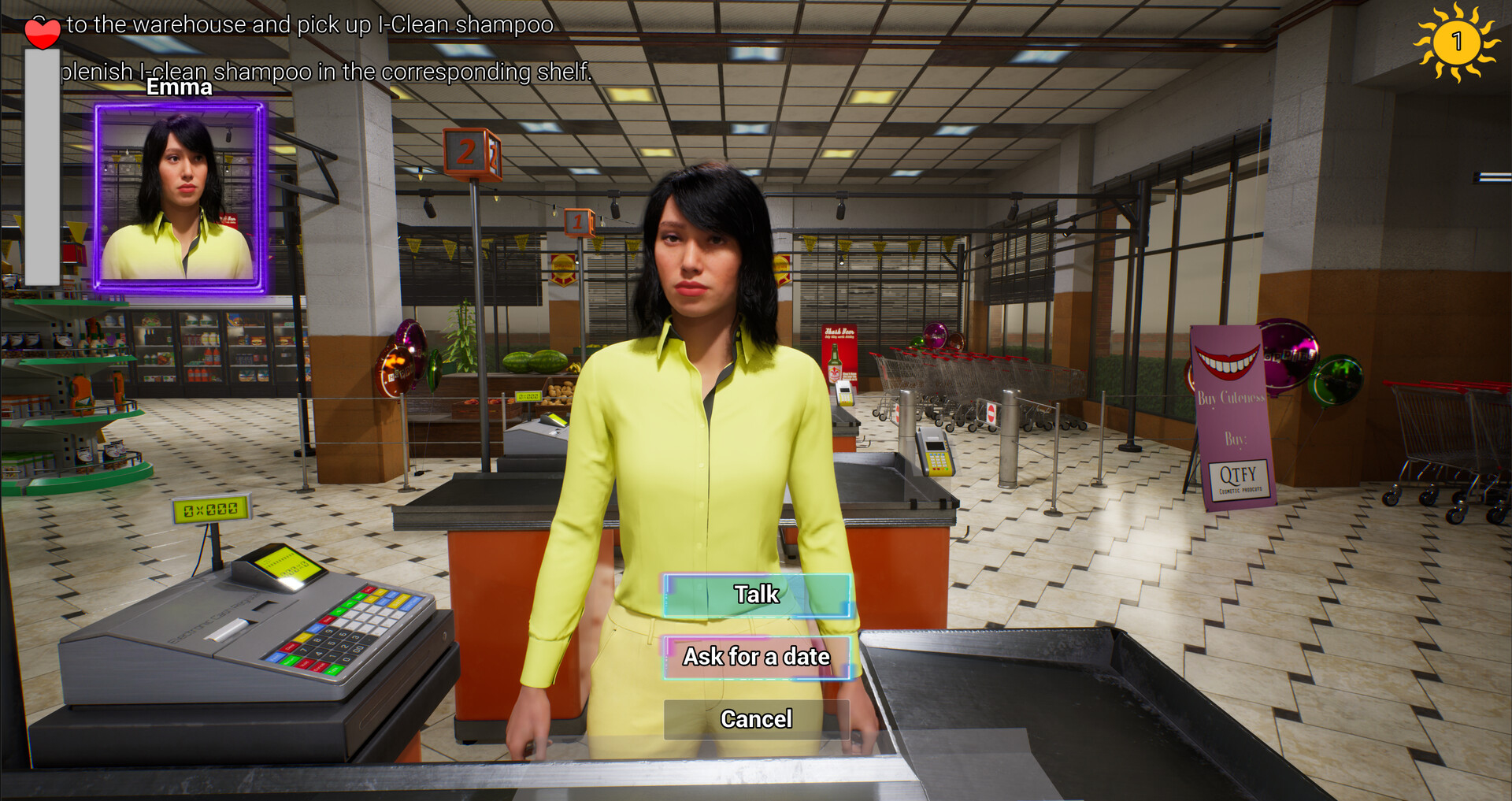Click the Emma name label
Image resolution: width=1512 pixels, height=801 pixels.
click(179, 87)
